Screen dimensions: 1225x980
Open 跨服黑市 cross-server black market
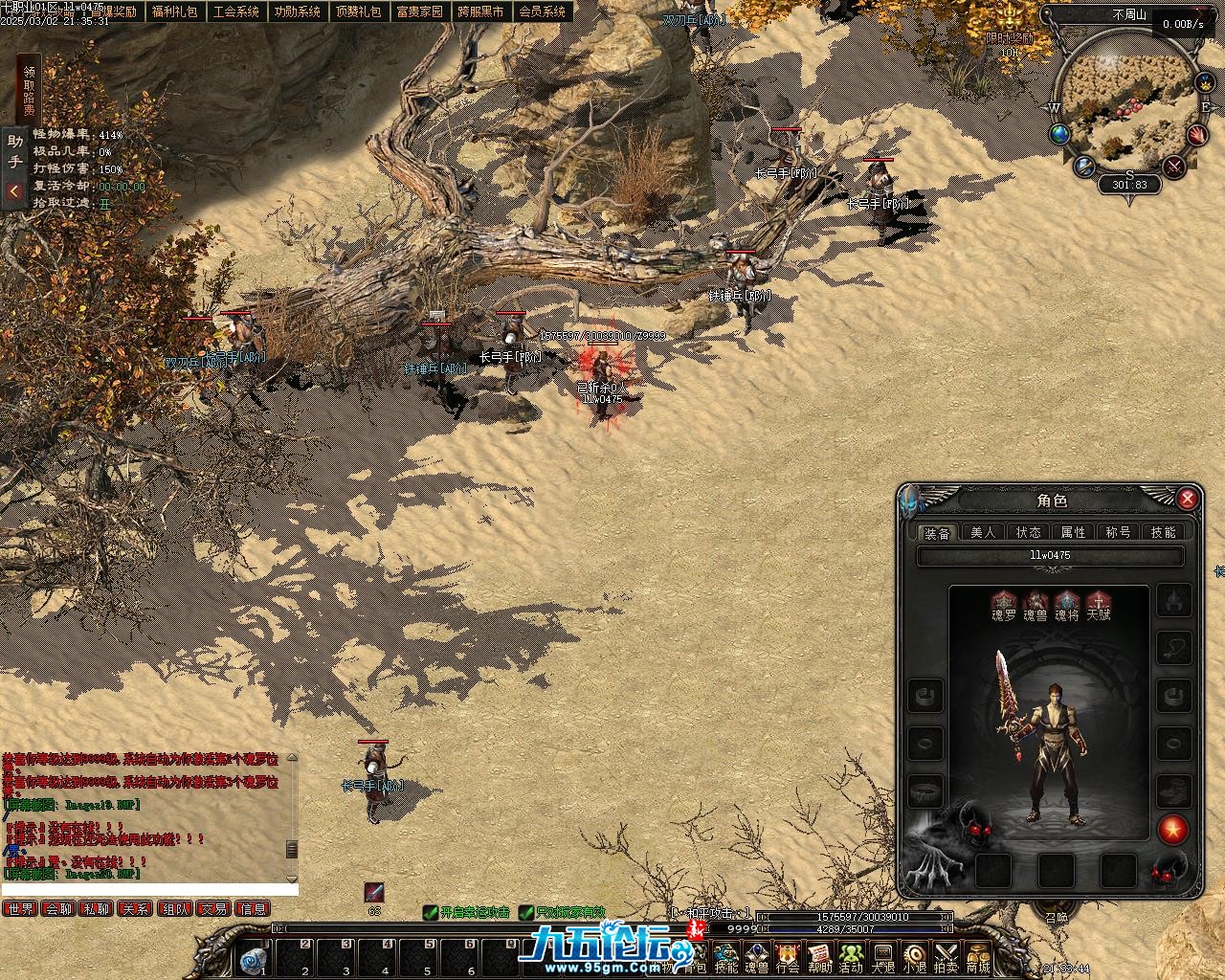(480, 11)
